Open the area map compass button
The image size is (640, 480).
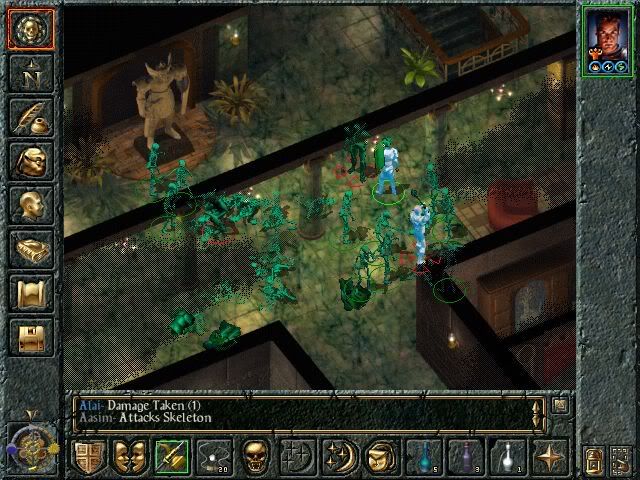pyautogui.click(x=30, y=72)
